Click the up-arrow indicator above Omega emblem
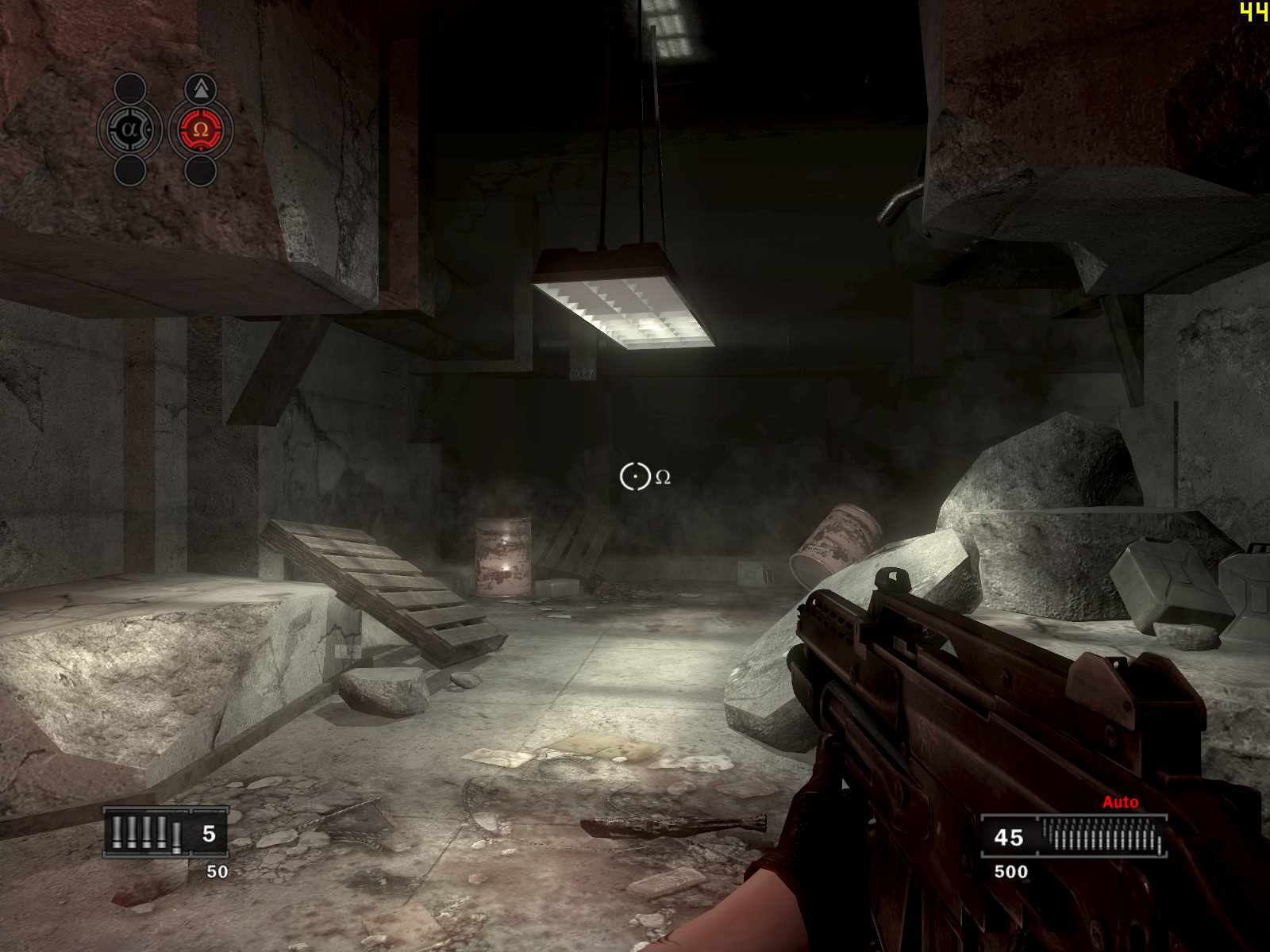The image size is (1270, 952). (201, 89)
